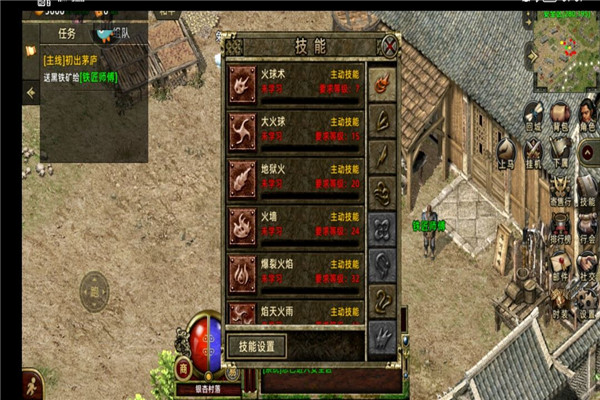Choose the 地狱火 skill entry

(x=296, y=176)
